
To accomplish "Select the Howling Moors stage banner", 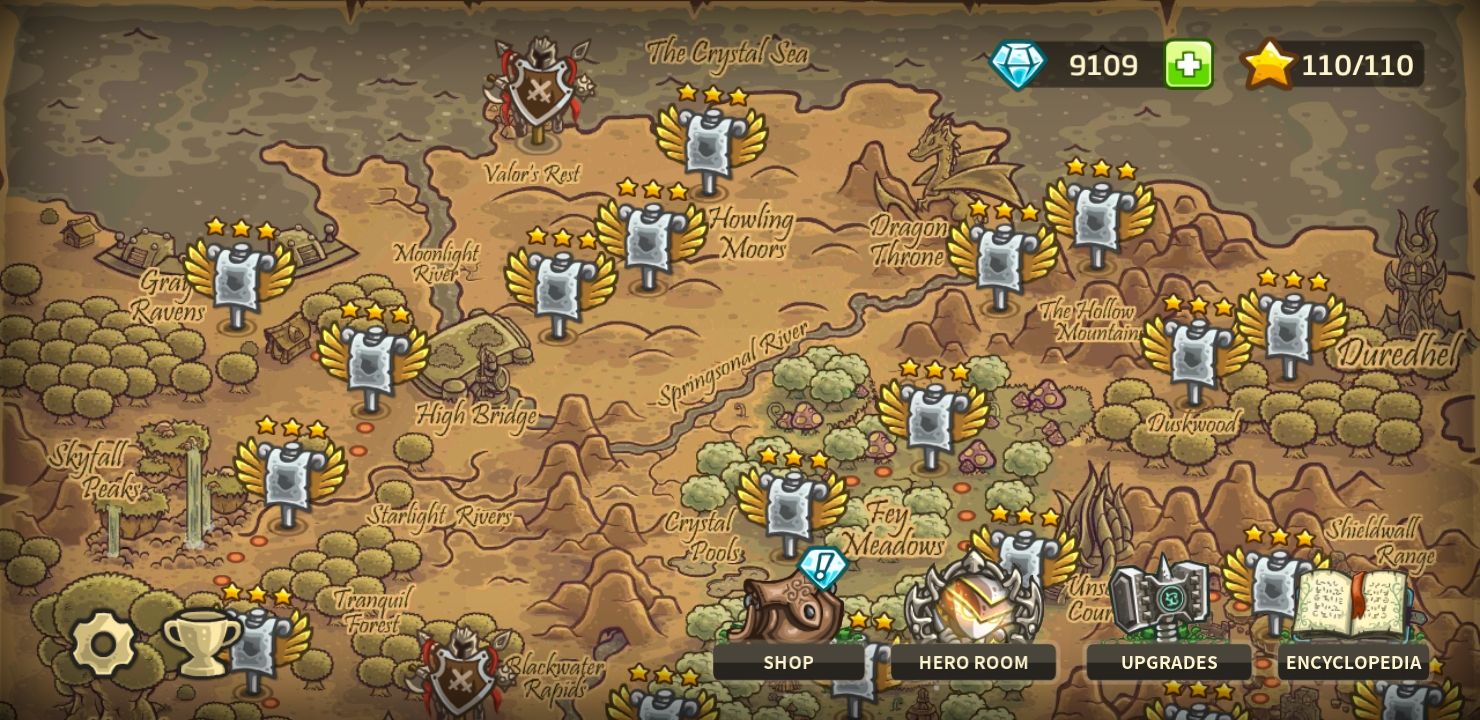I will 650,240.
